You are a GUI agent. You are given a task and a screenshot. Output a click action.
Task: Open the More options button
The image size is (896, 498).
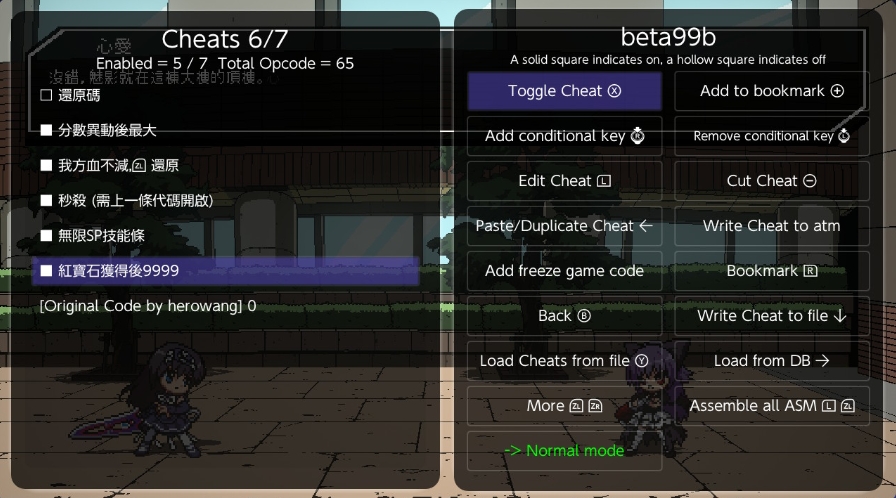point(564,406)
